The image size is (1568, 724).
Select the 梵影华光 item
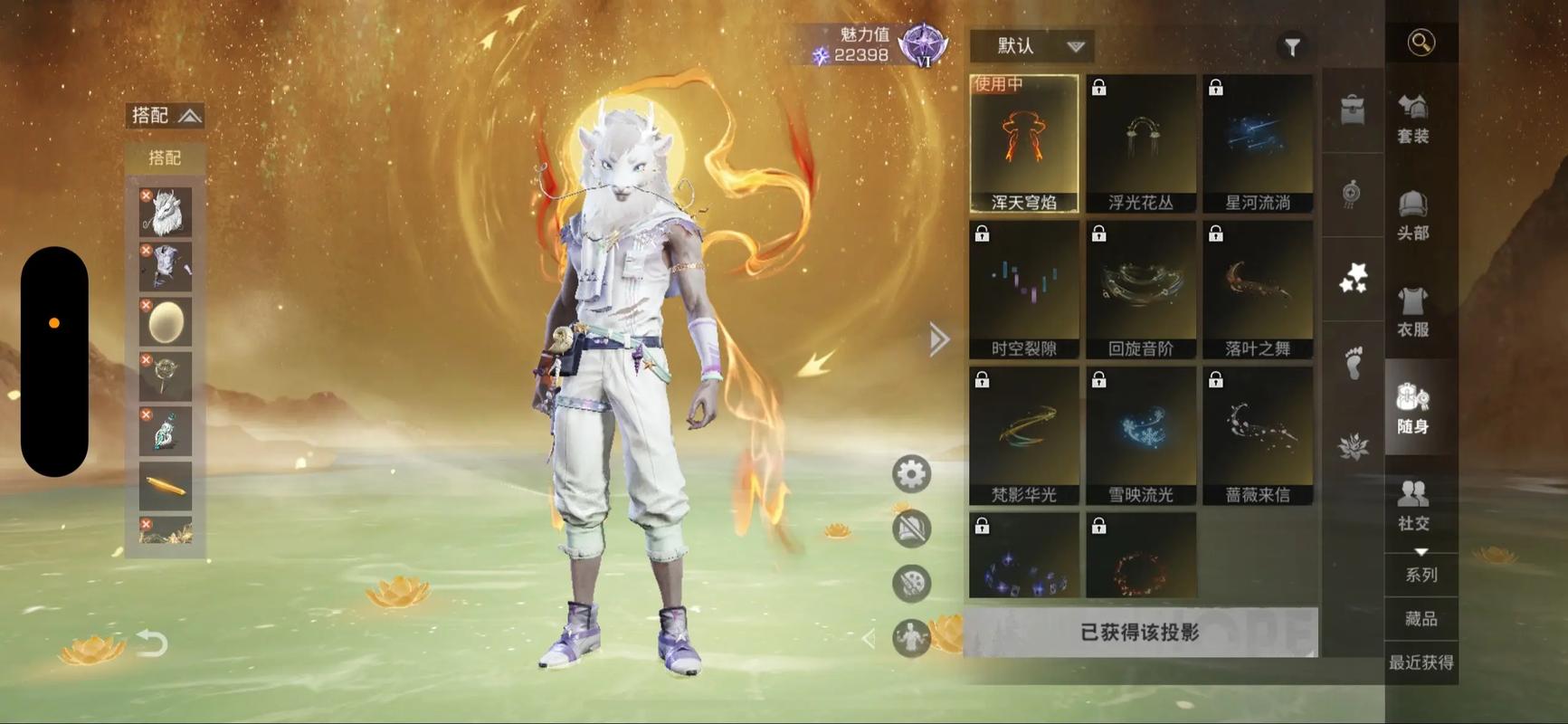tap(1024, 436)
